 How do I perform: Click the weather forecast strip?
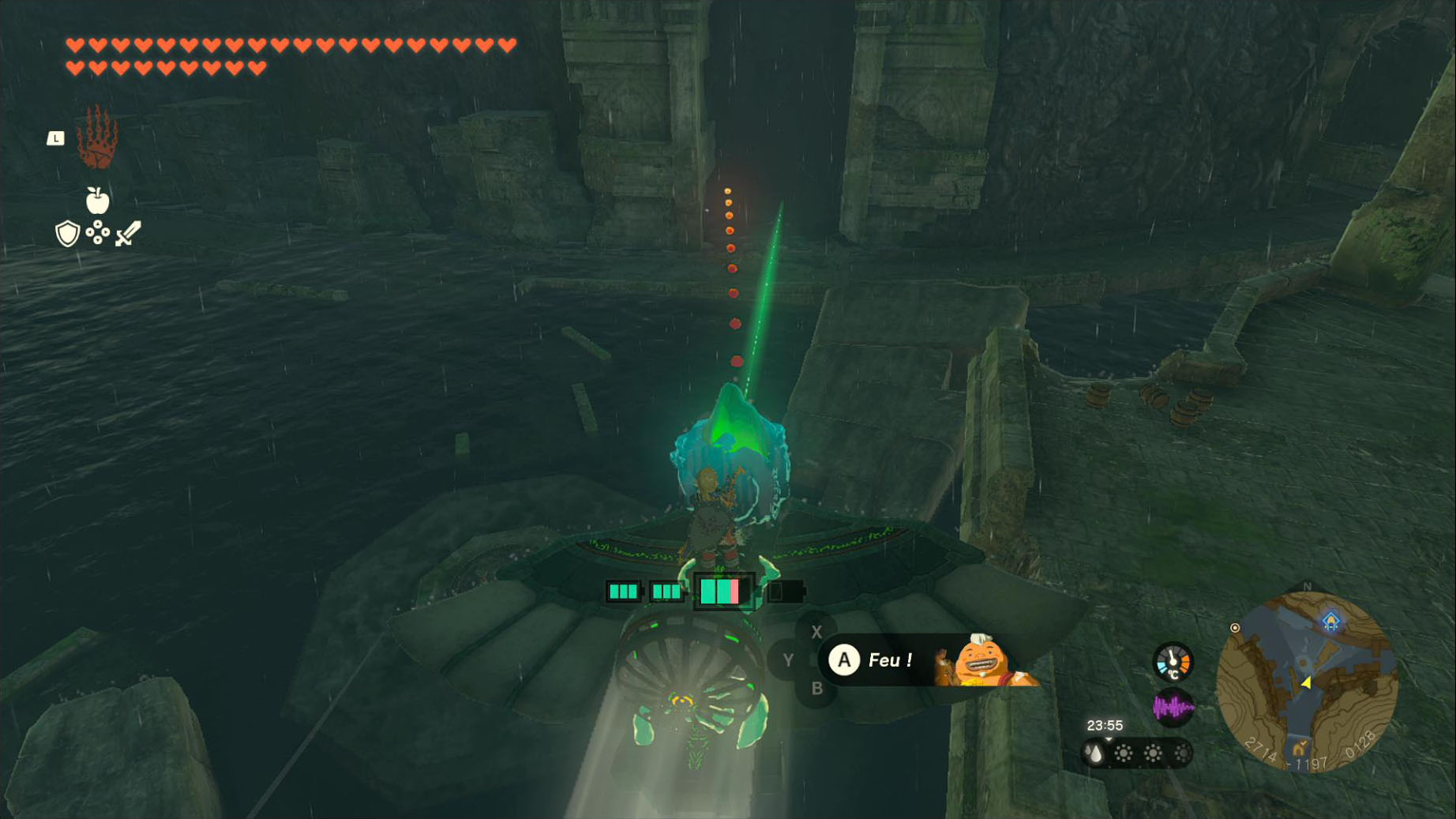point(1137,753)
